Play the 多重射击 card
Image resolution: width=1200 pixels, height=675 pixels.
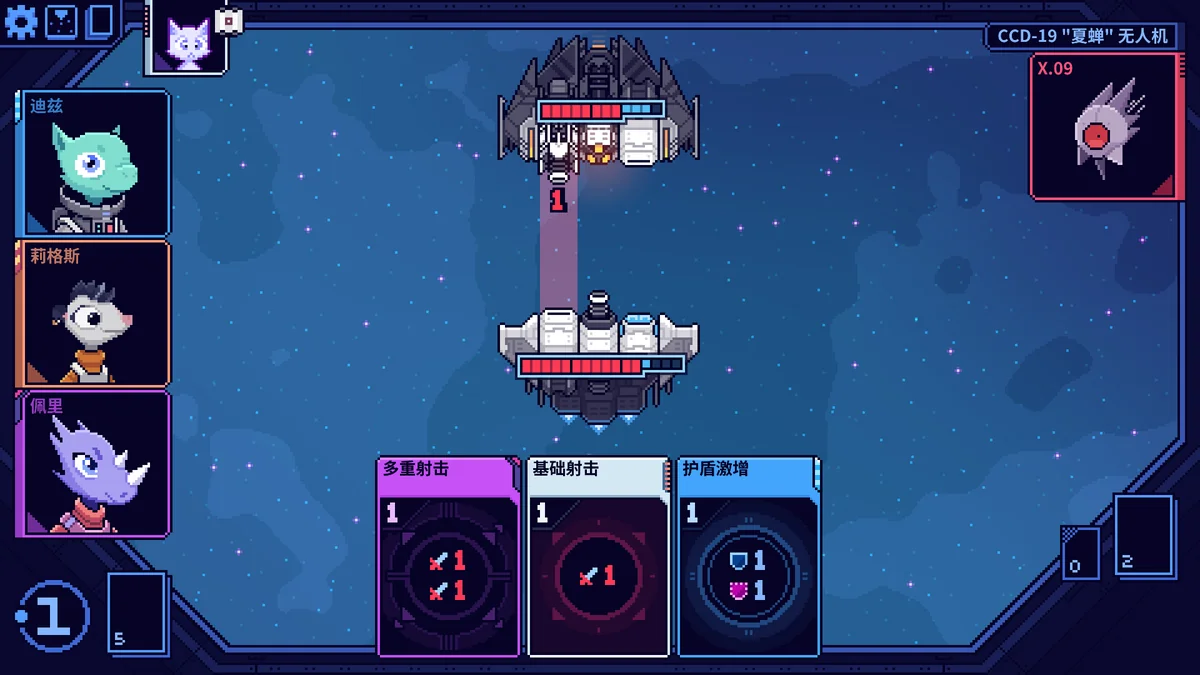448,557
